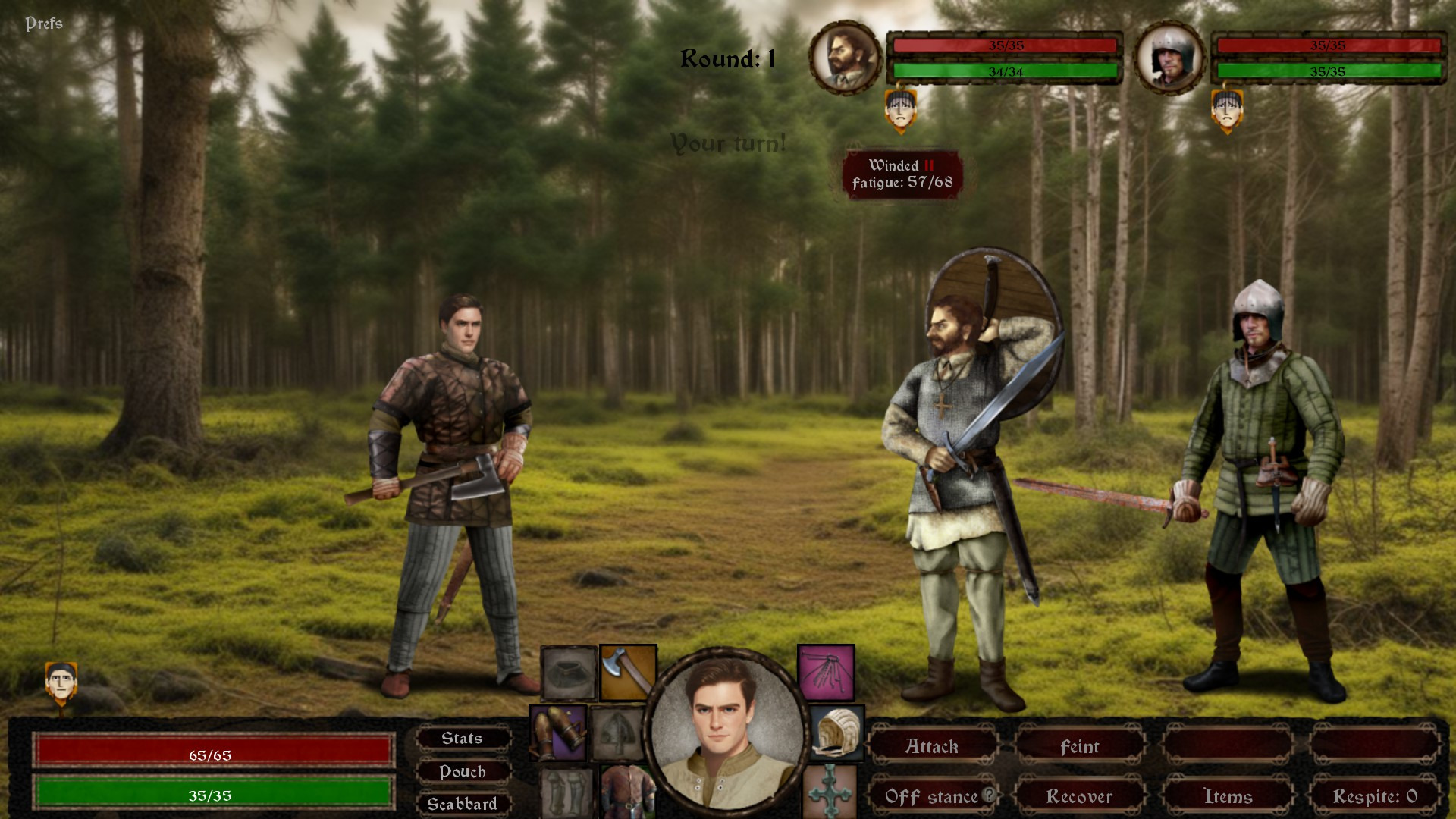Click the off stance help question mark
This screenshot has width=1456, height=819.
coord(989,795)
